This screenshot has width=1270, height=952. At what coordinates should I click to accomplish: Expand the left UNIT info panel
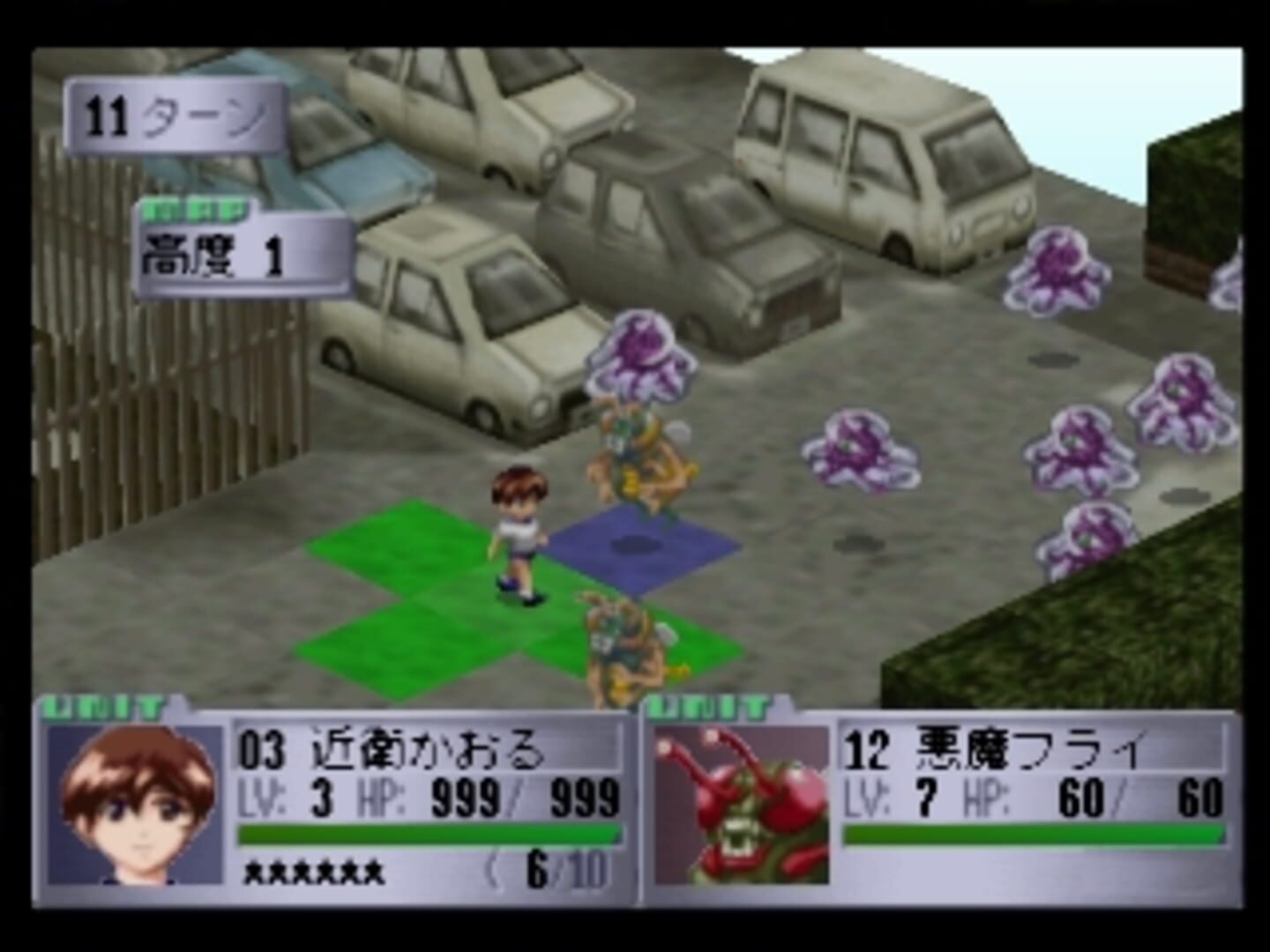point(101,705)
